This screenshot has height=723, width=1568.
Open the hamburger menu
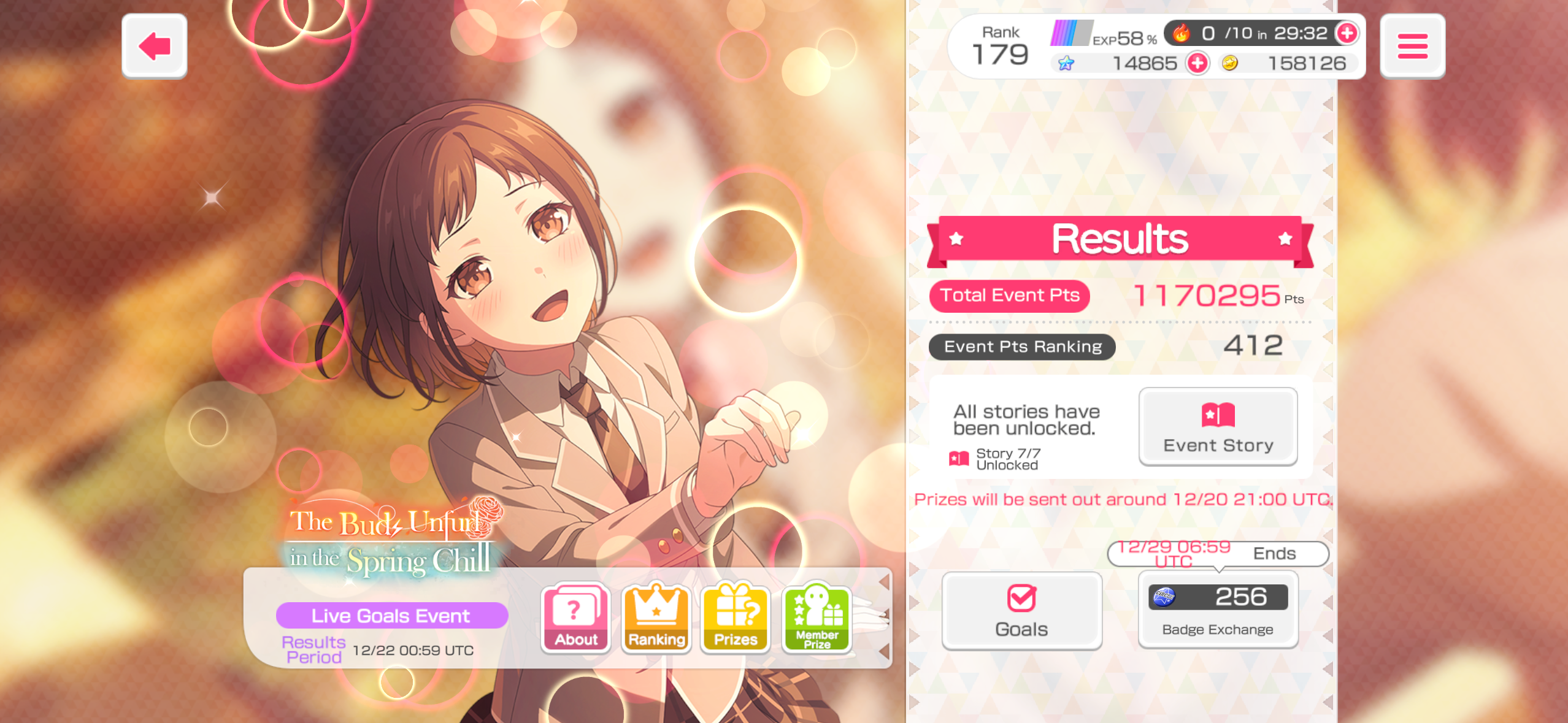[1412, 47]
